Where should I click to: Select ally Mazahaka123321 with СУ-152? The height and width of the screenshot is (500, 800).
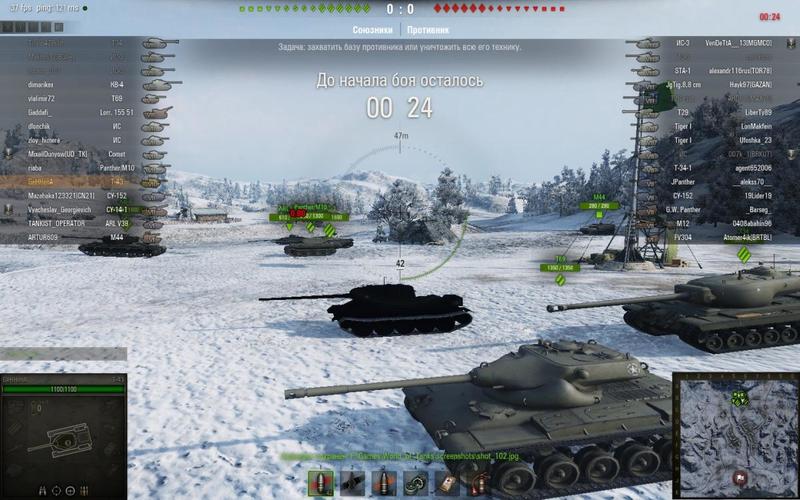[58, 196]
